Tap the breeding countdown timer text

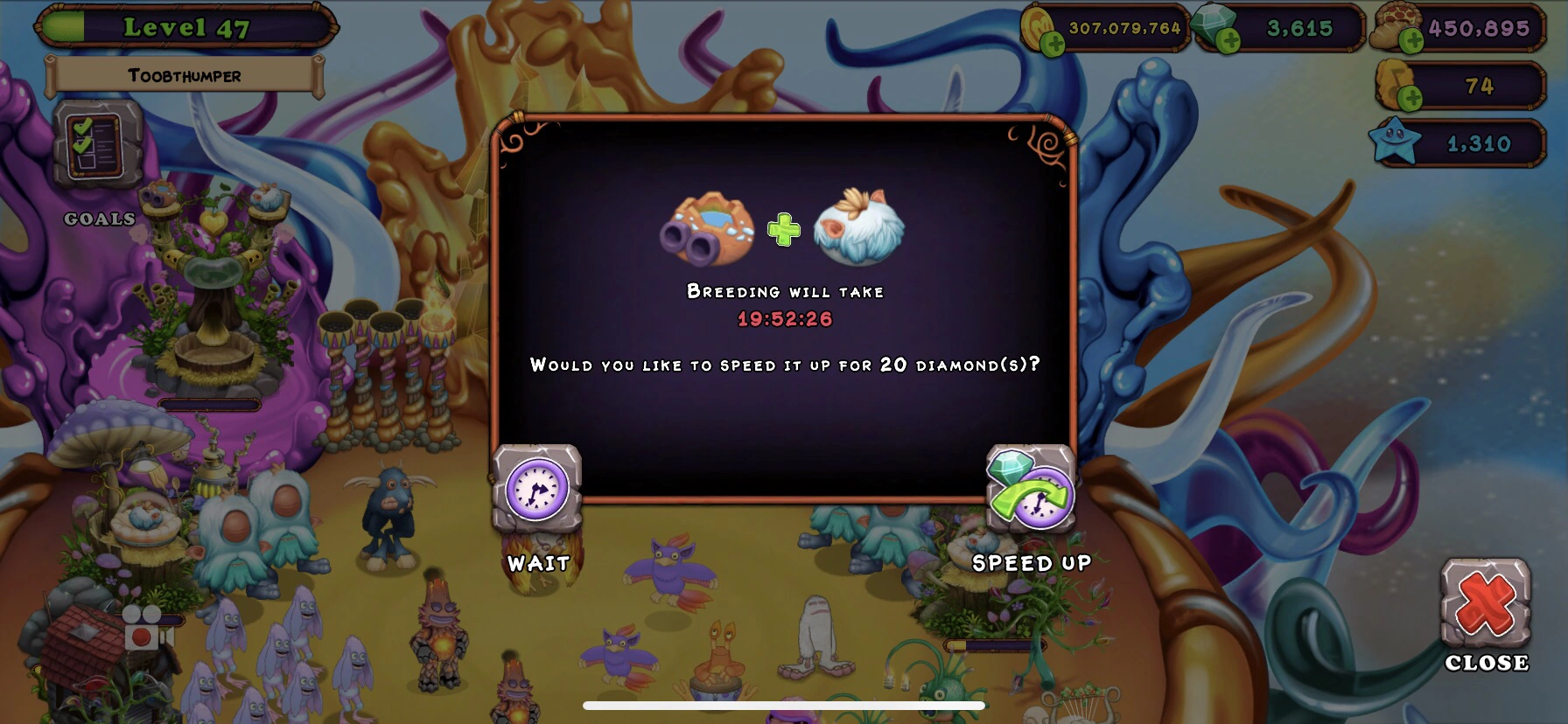[x=784, y=319]
